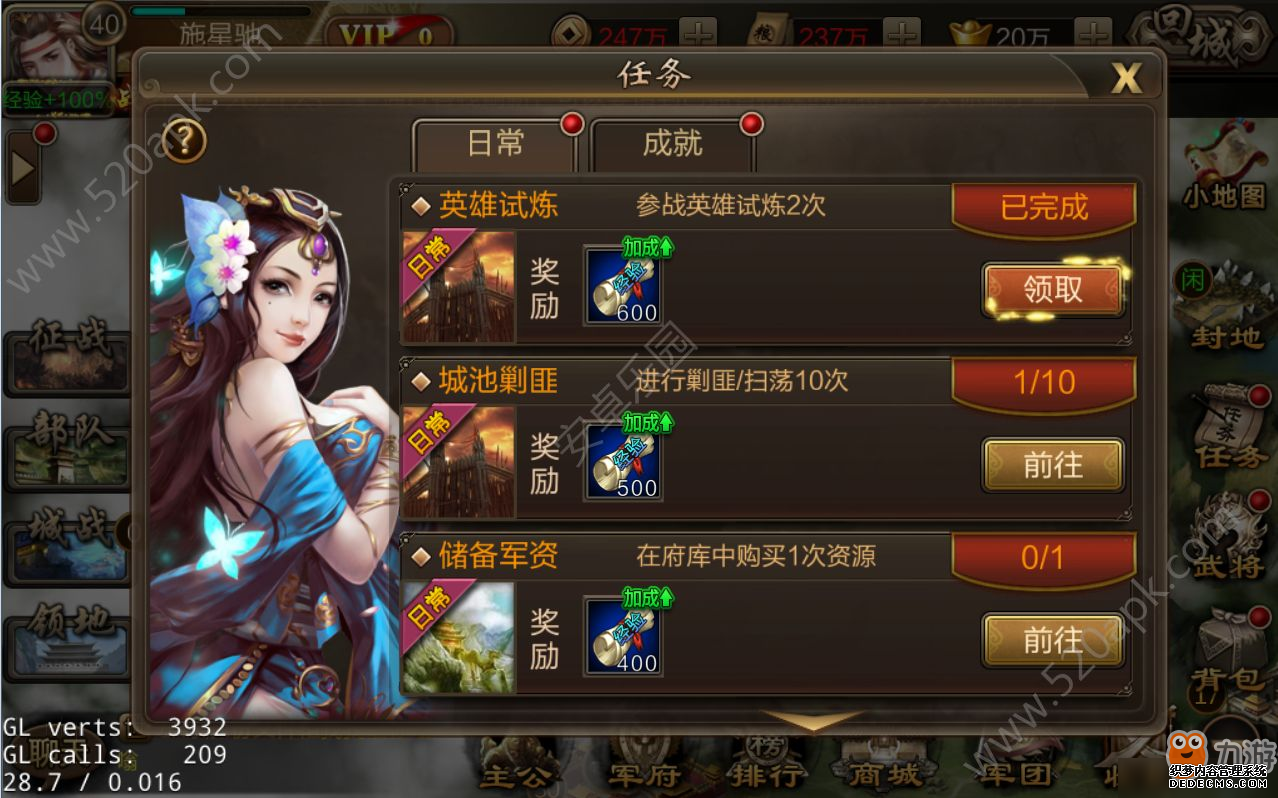Open the 领地 territory menu
Image resolution: width=1278 pixels, height=798 pixels.
(x=68, y=640)
